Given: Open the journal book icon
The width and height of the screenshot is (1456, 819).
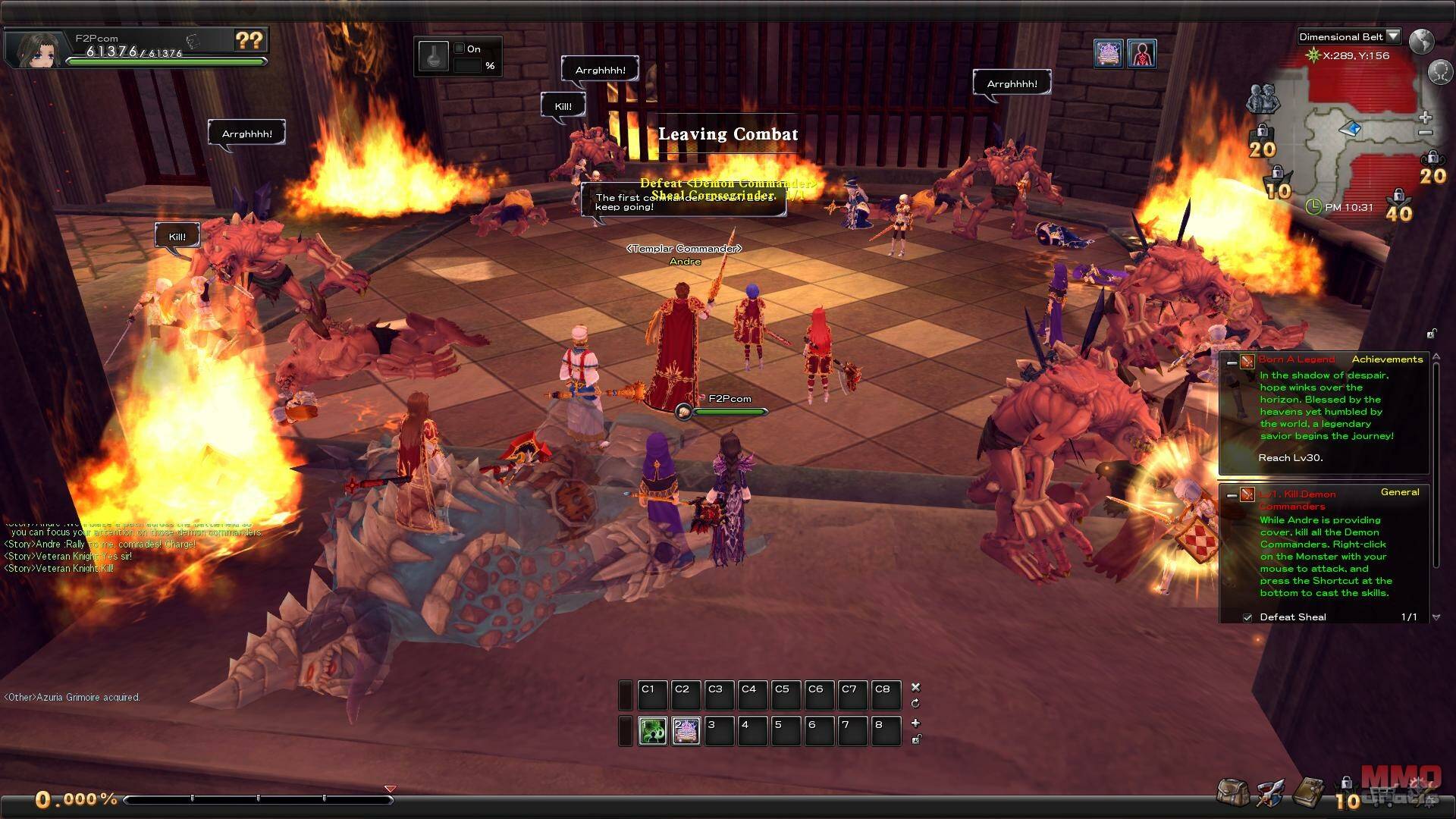Looking at the screenshot, I should [x=1308, y=792].
